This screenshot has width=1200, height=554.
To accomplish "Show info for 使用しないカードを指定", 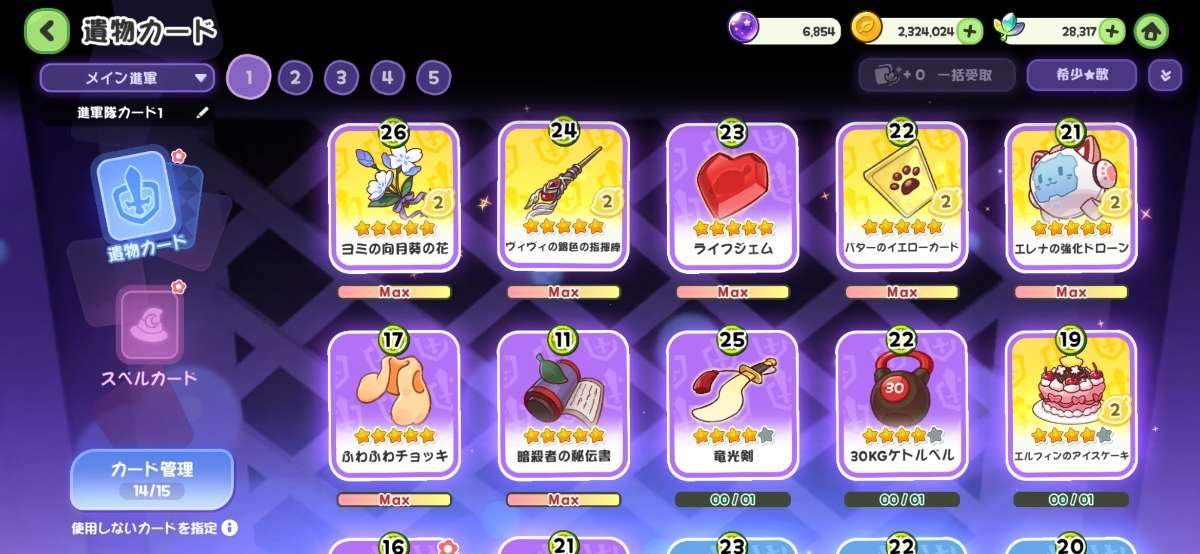I will pos(230,527).
